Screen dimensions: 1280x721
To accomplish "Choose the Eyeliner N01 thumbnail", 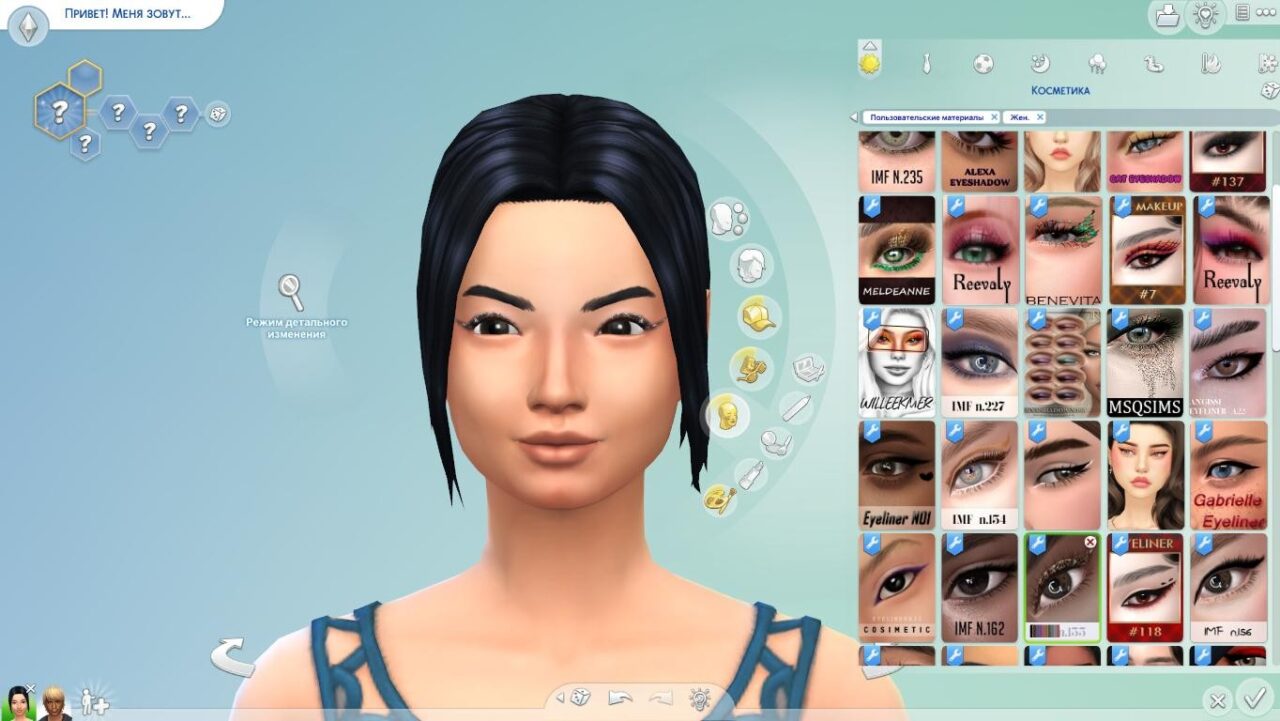I will point(896,475).
